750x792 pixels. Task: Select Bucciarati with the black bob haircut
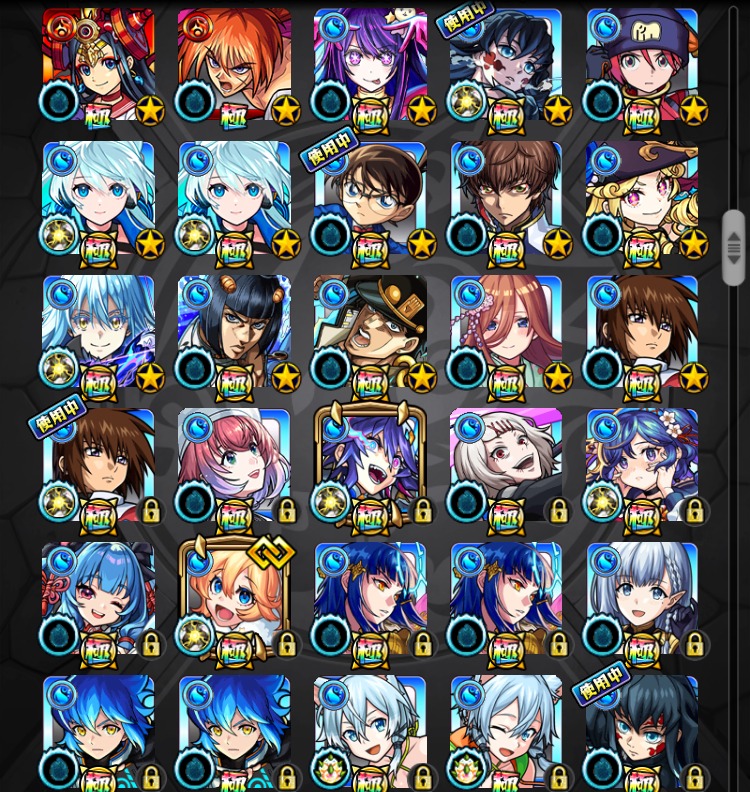pyautogui.click(x=234, y=332)
